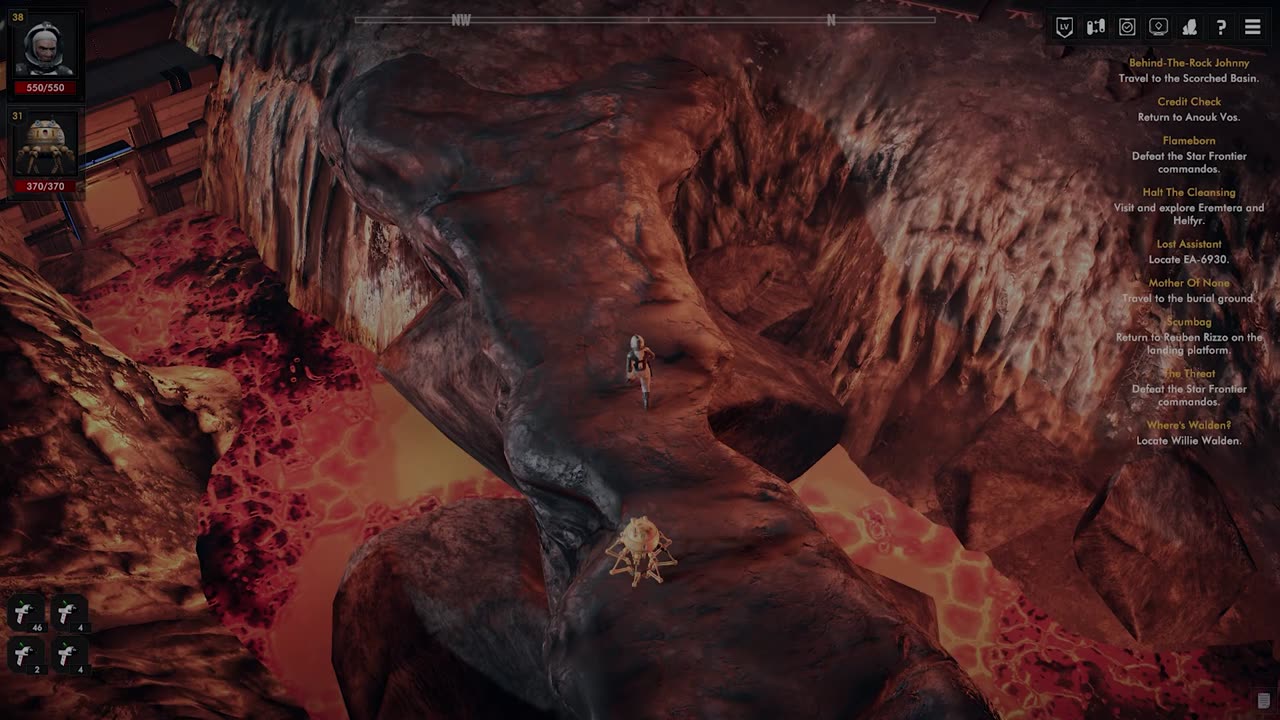Image resolution: width=1280 pixels, height=720 pixels.
Task: Select the Flameborn quest entry
Action: 1189,141
